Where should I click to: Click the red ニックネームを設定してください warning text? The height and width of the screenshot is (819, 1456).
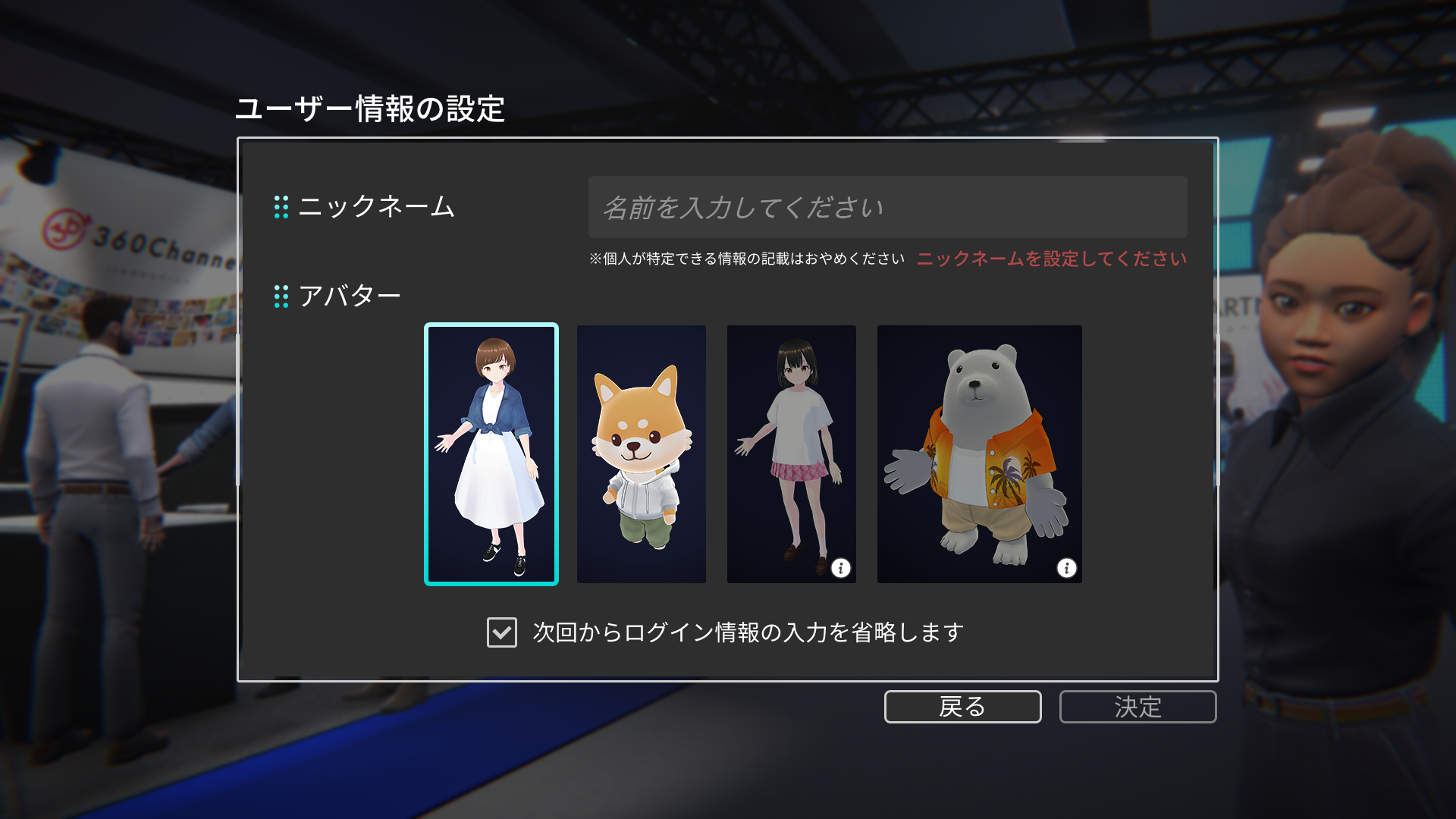pyautogui.click(x=1053, y=259)
